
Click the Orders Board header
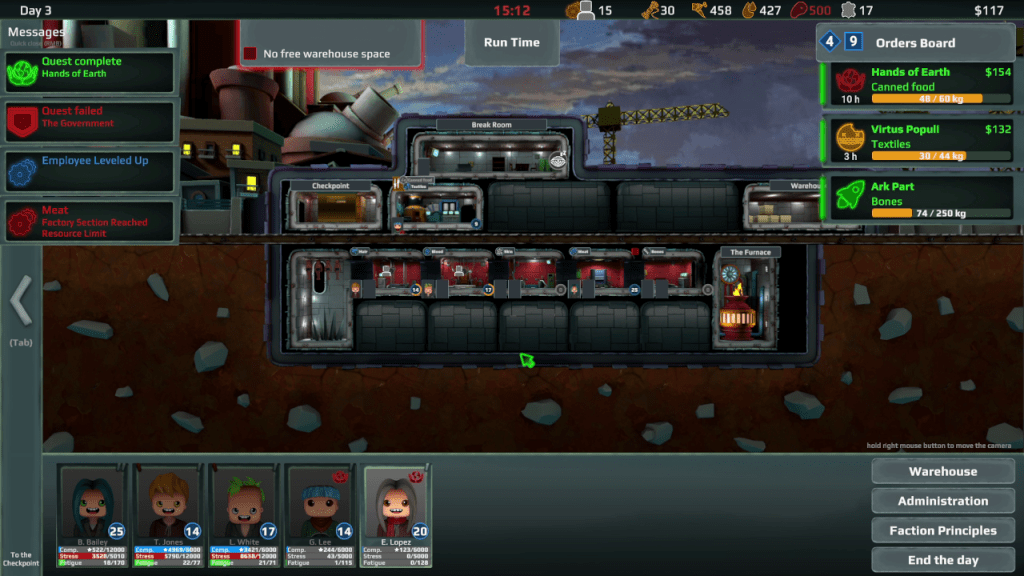tap(915, 43)
